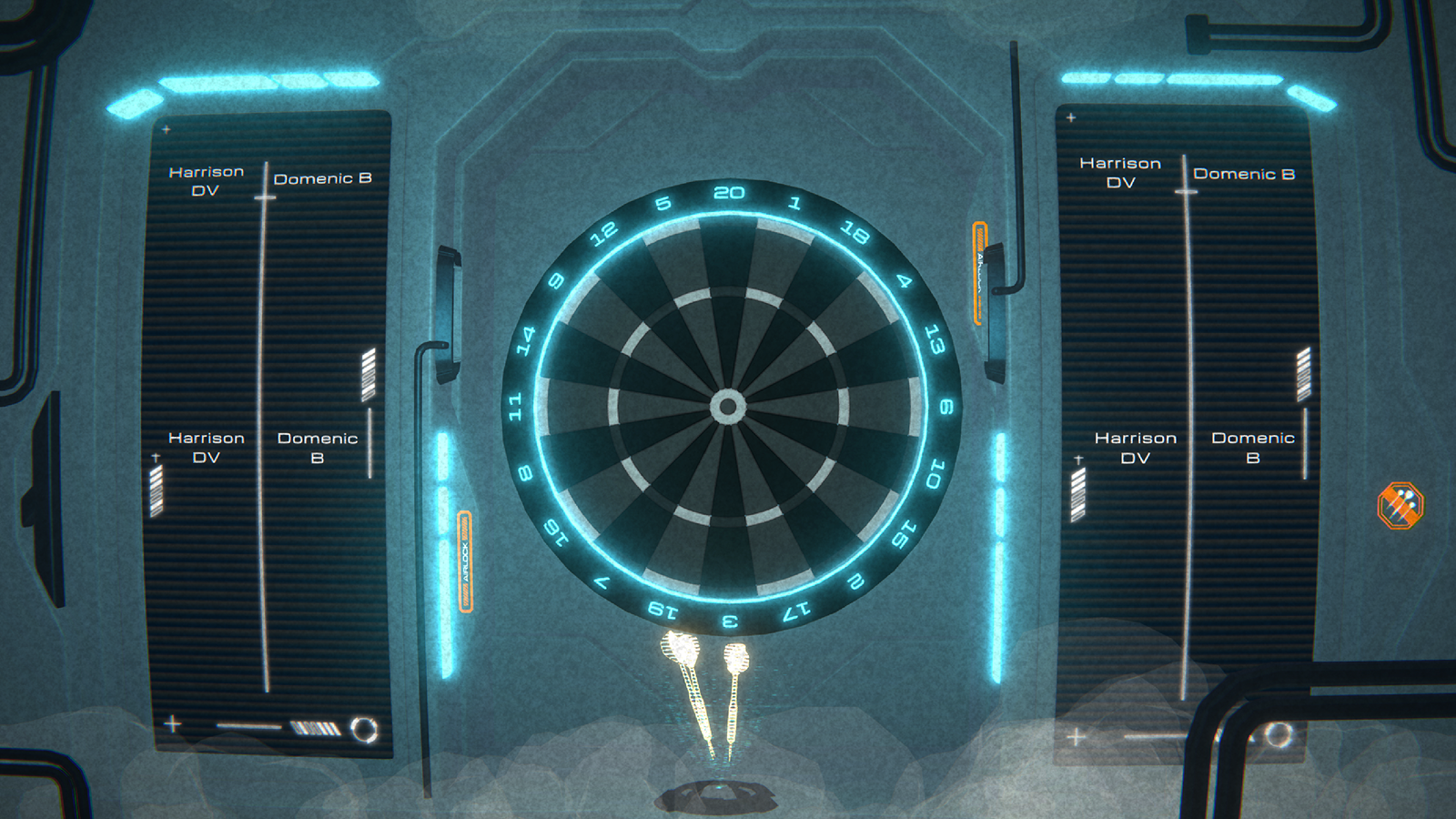The height and width of the screenshot is (819, 1456).
Task: Select the Harrison DV name tab on right scoreboard
Action: pyautogui.click(x=1121, y=173)
